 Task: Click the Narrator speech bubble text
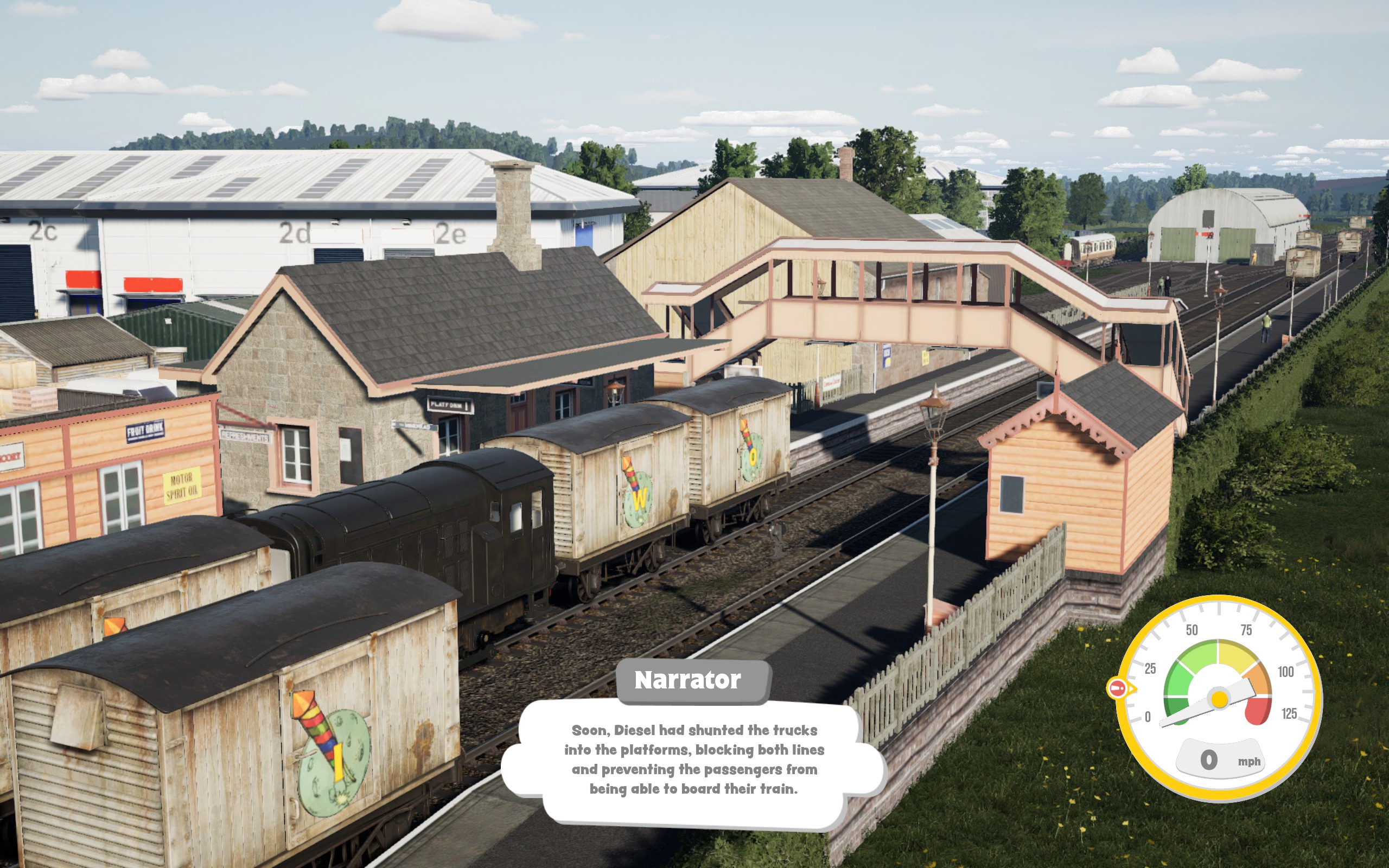[693, 759]
